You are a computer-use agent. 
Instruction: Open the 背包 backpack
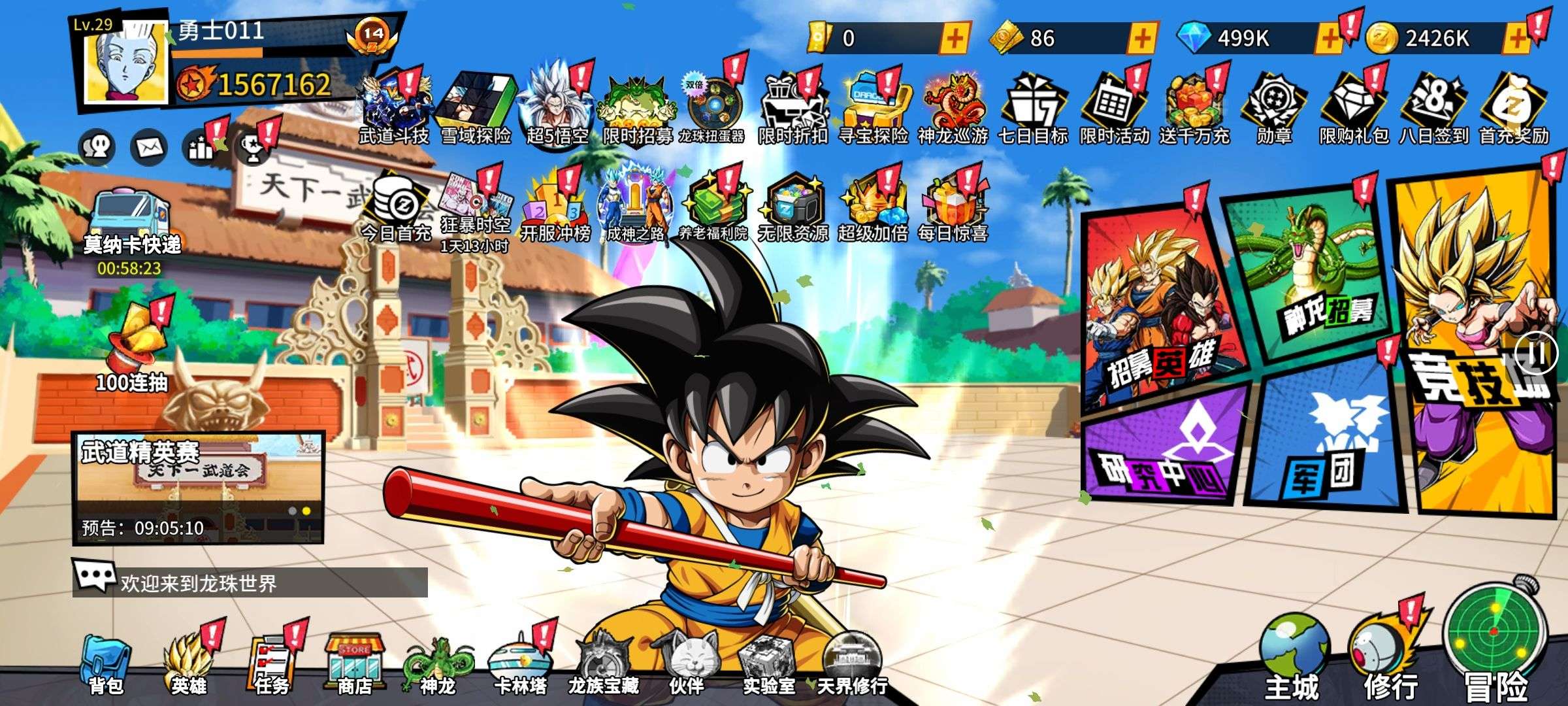click(x=106, y=664)
